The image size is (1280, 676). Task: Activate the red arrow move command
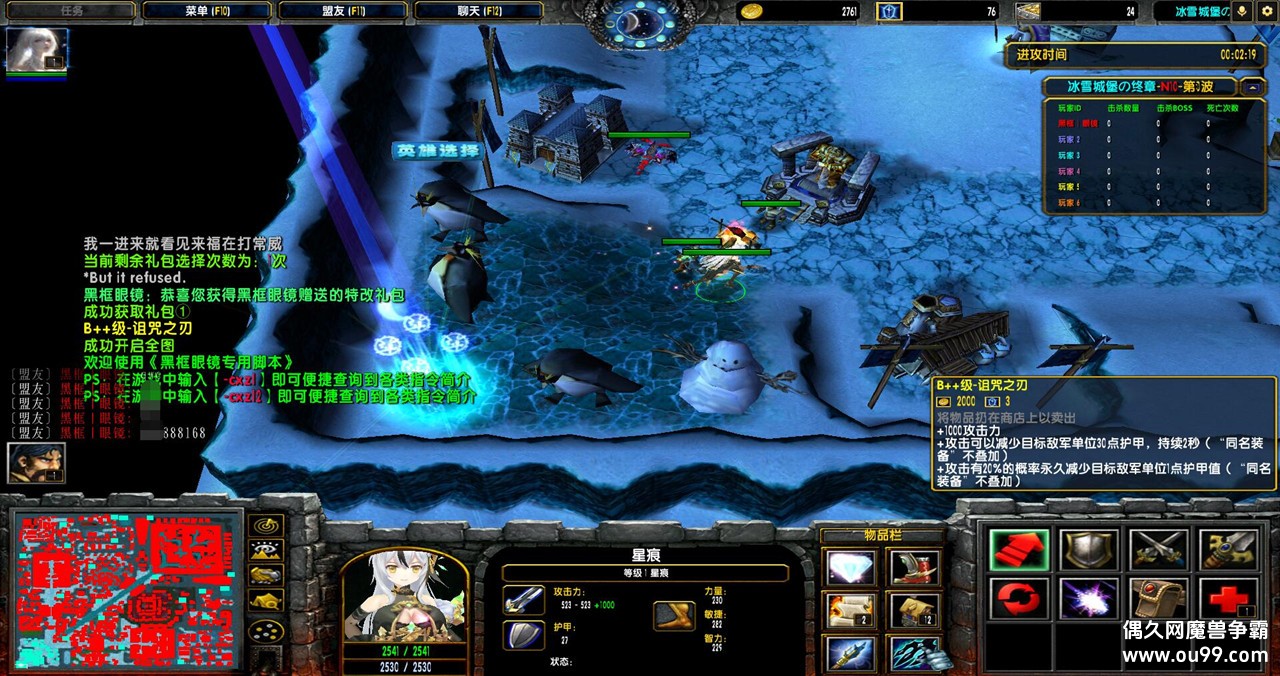1019,551
